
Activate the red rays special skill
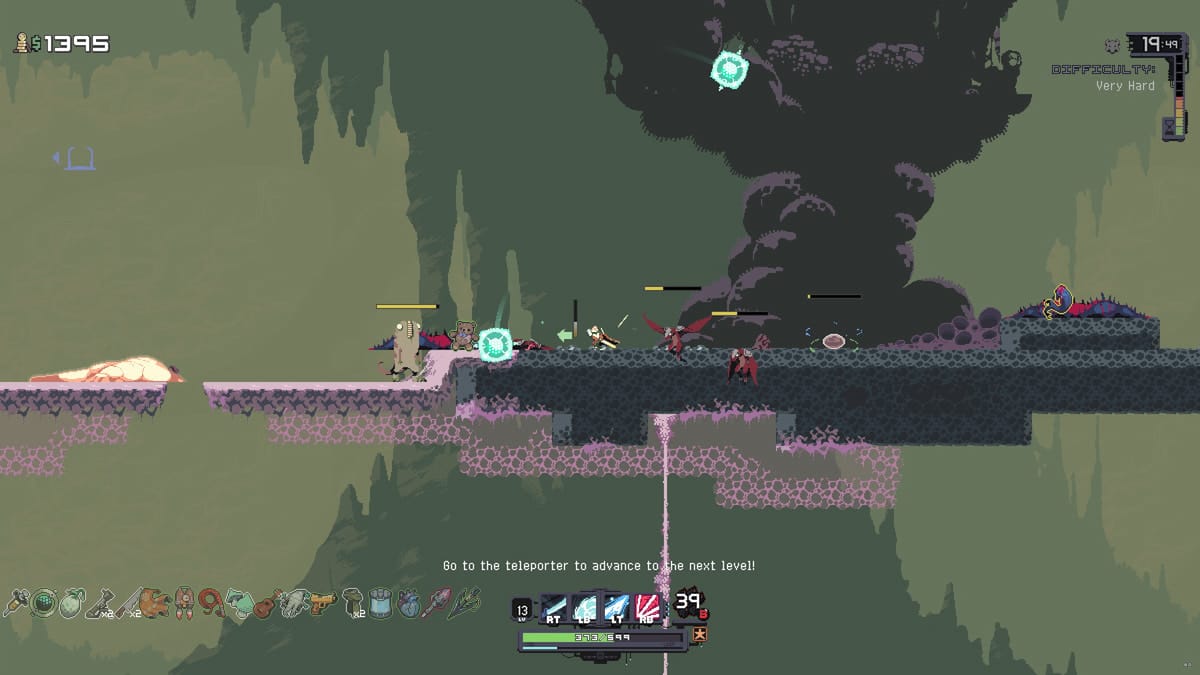tap(646, 608)
